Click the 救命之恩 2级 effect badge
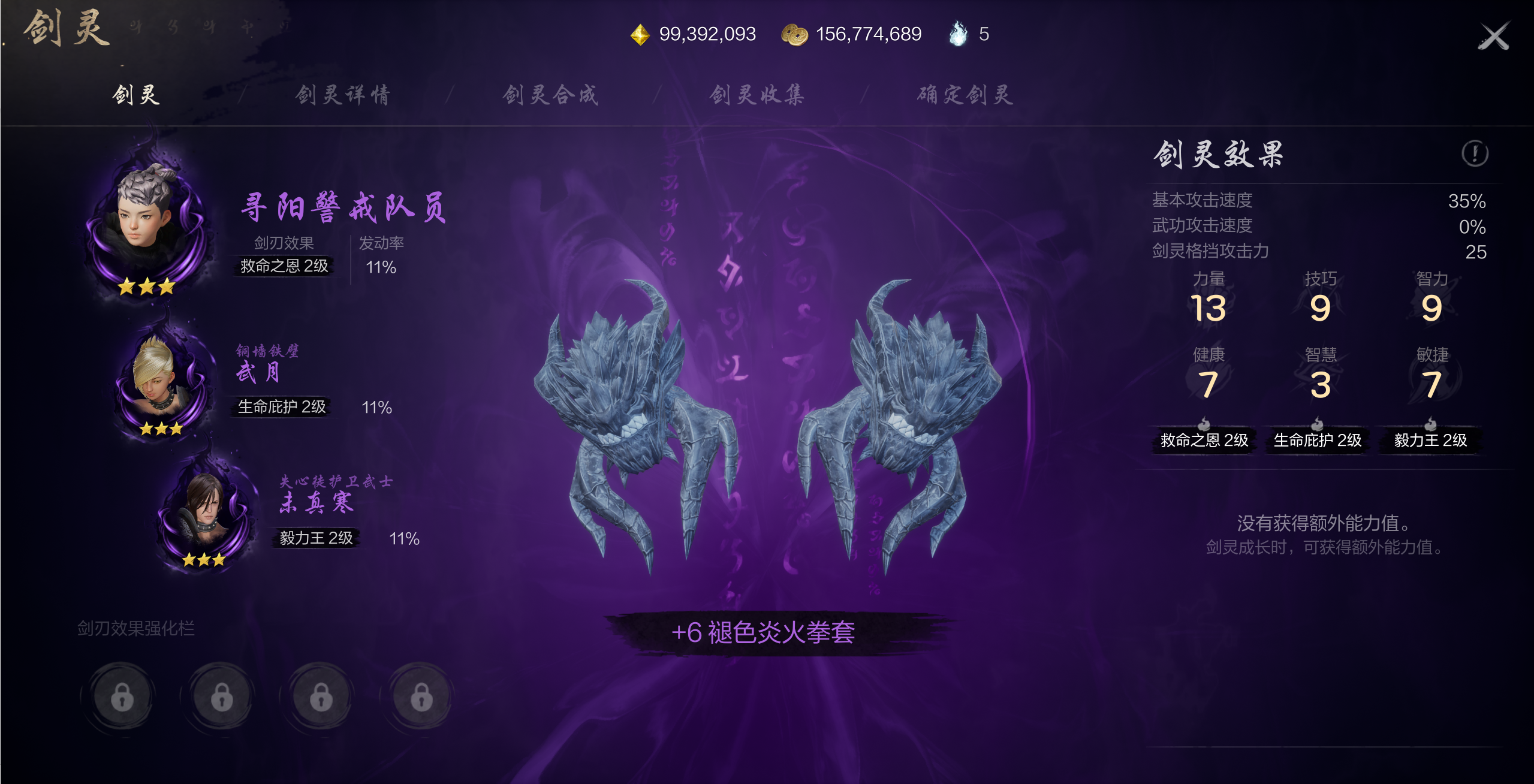The image size is (1534, 784). pos(1203,441)
